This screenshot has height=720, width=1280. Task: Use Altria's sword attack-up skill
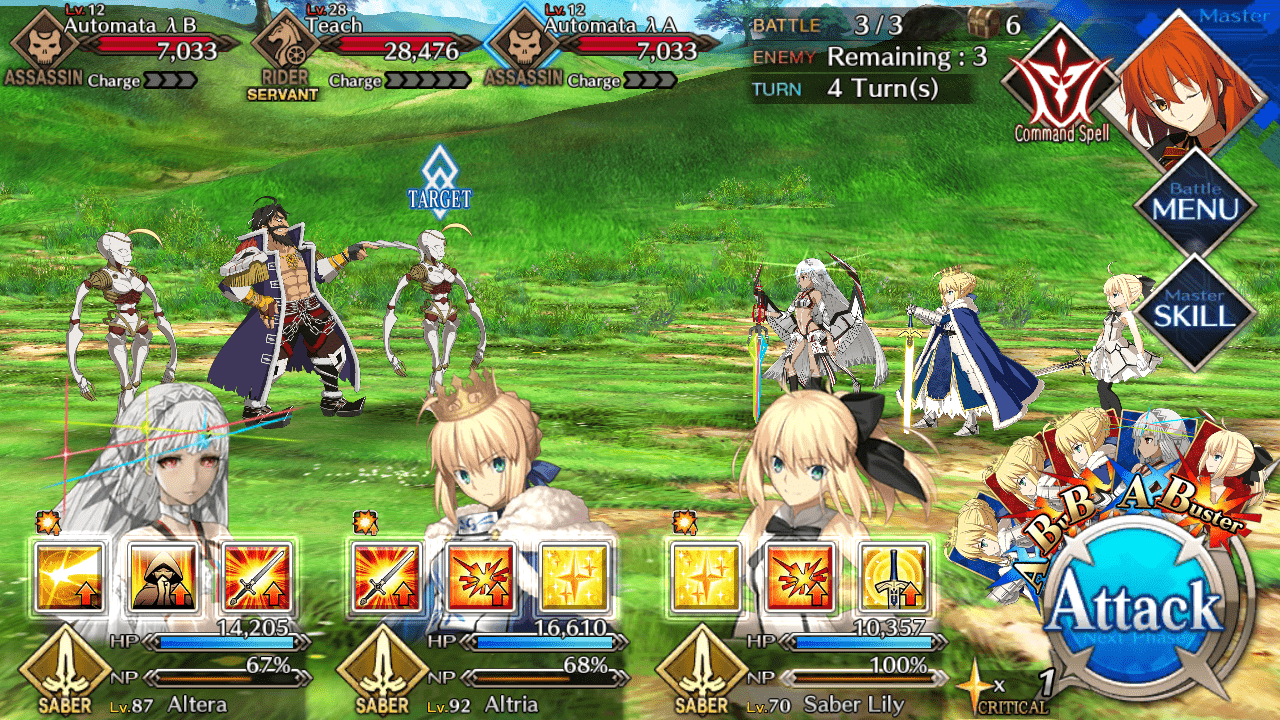click(387, 579)
